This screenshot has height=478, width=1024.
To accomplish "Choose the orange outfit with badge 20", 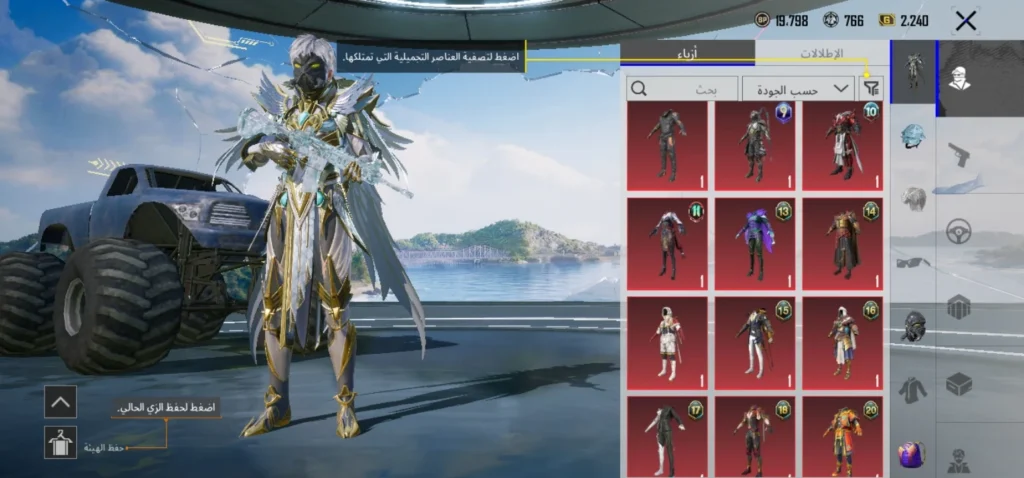I will click(x=842, y=437).
